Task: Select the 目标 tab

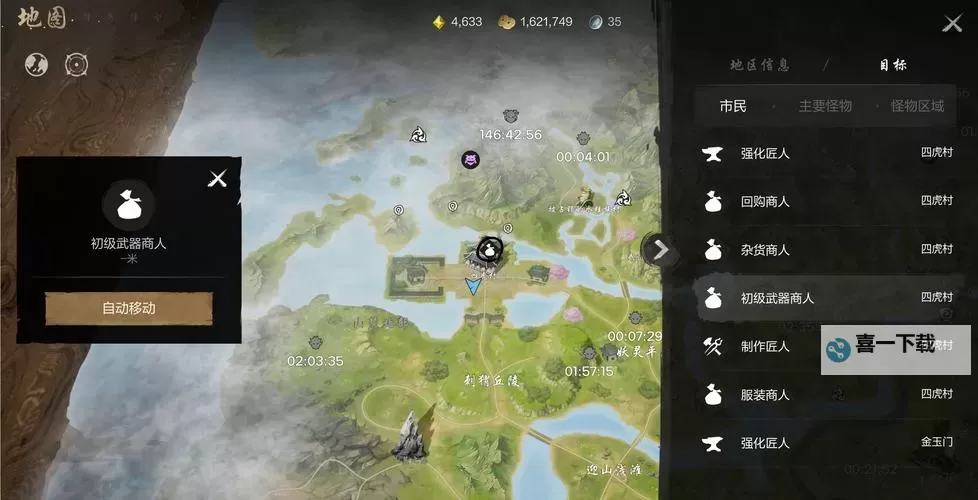Action: click(x=893, y=65)
